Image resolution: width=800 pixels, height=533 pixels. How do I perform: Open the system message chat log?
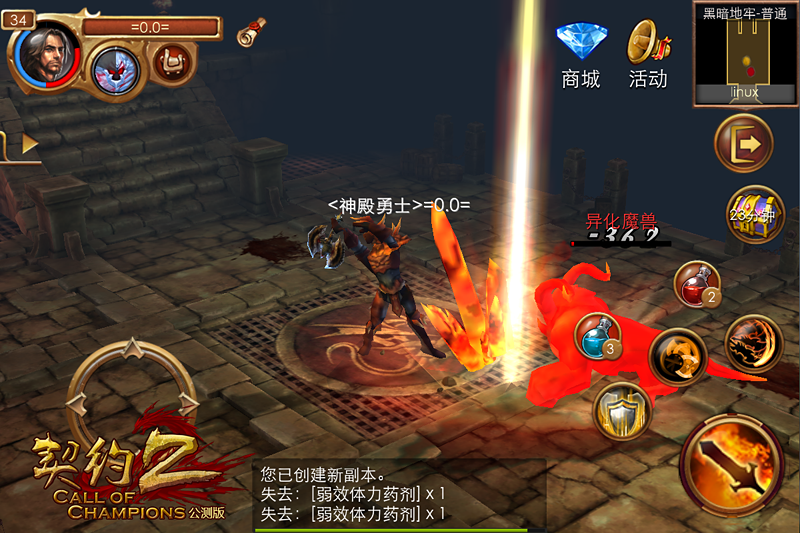[x=398, y=493]
